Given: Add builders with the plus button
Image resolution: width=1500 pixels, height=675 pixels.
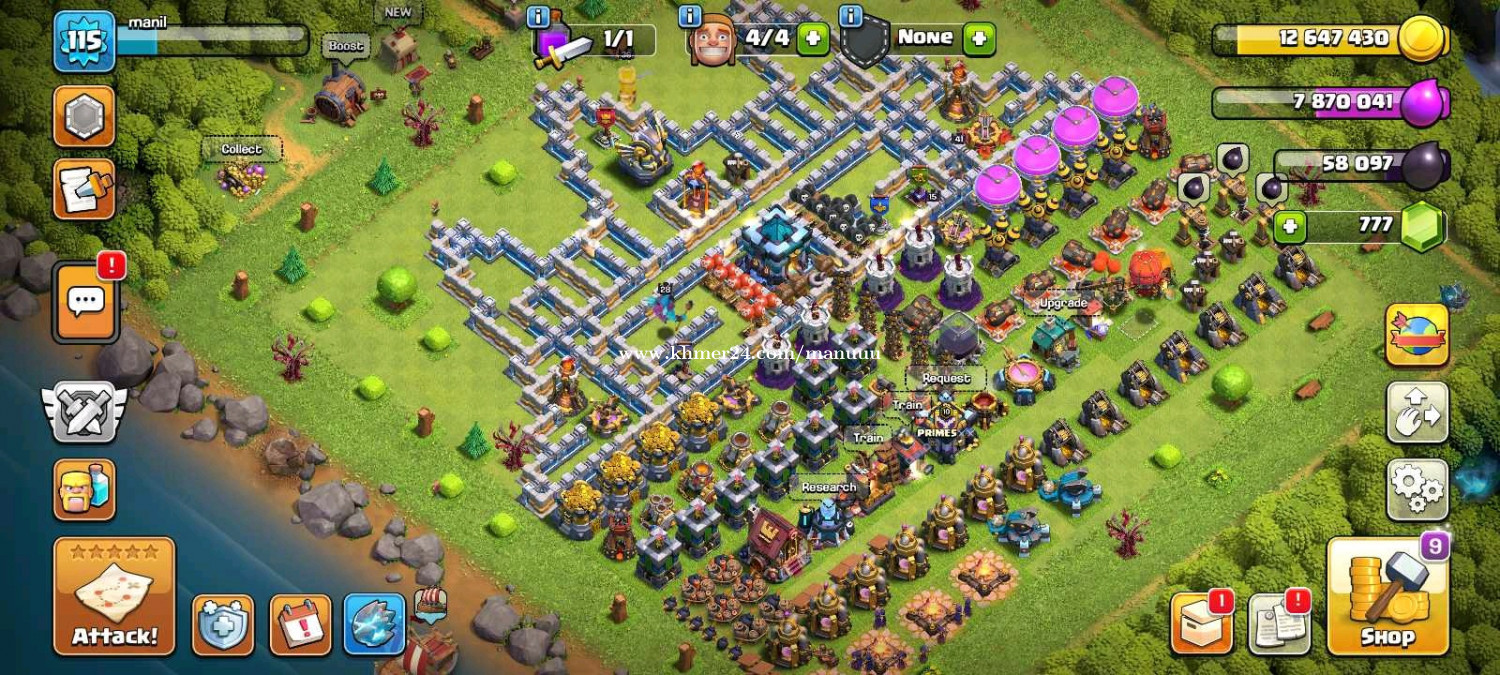Looking at the screenshot, I should coord(813,39).
